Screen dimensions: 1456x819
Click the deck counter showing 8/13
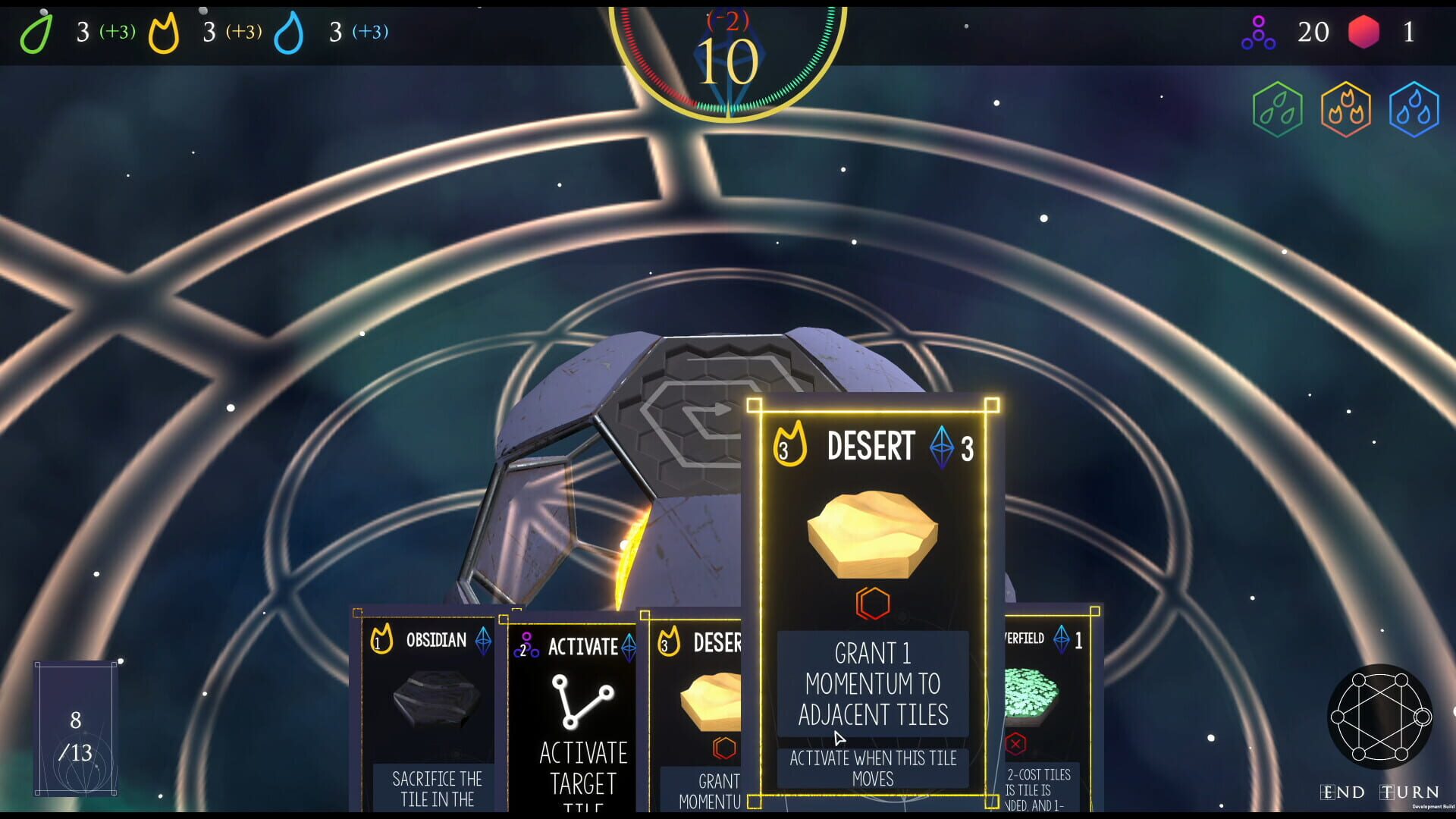(x=76, y=728)
